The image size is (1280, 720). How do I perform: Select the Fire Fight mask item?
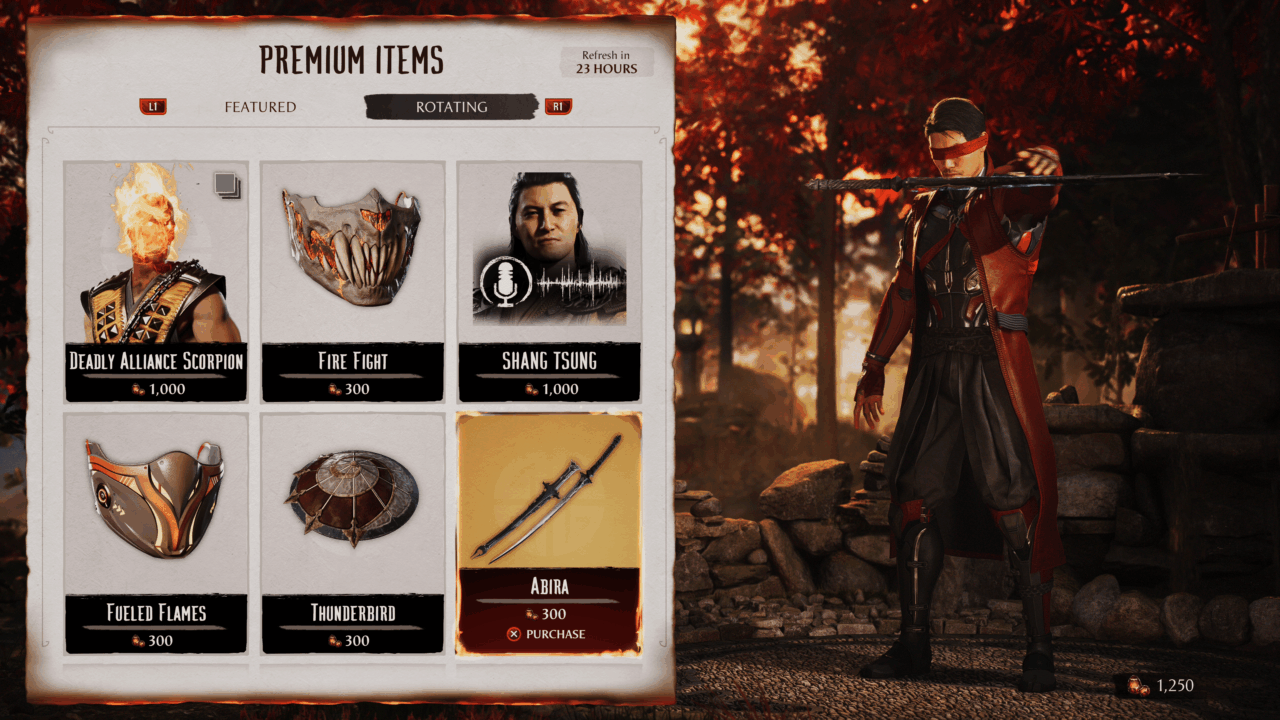click(352, 280)
